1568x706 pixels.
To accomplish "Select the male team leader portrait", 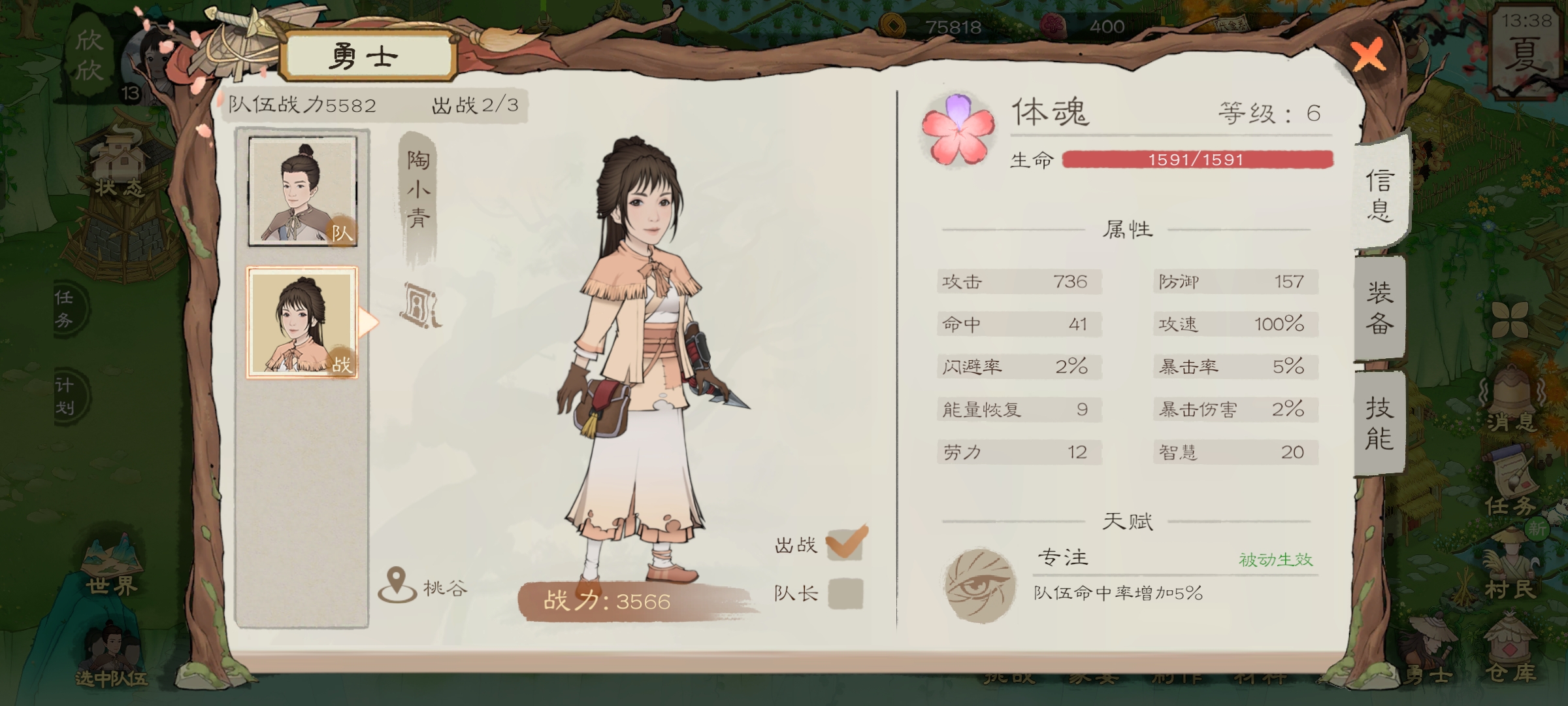I will [x=302, y=191].
